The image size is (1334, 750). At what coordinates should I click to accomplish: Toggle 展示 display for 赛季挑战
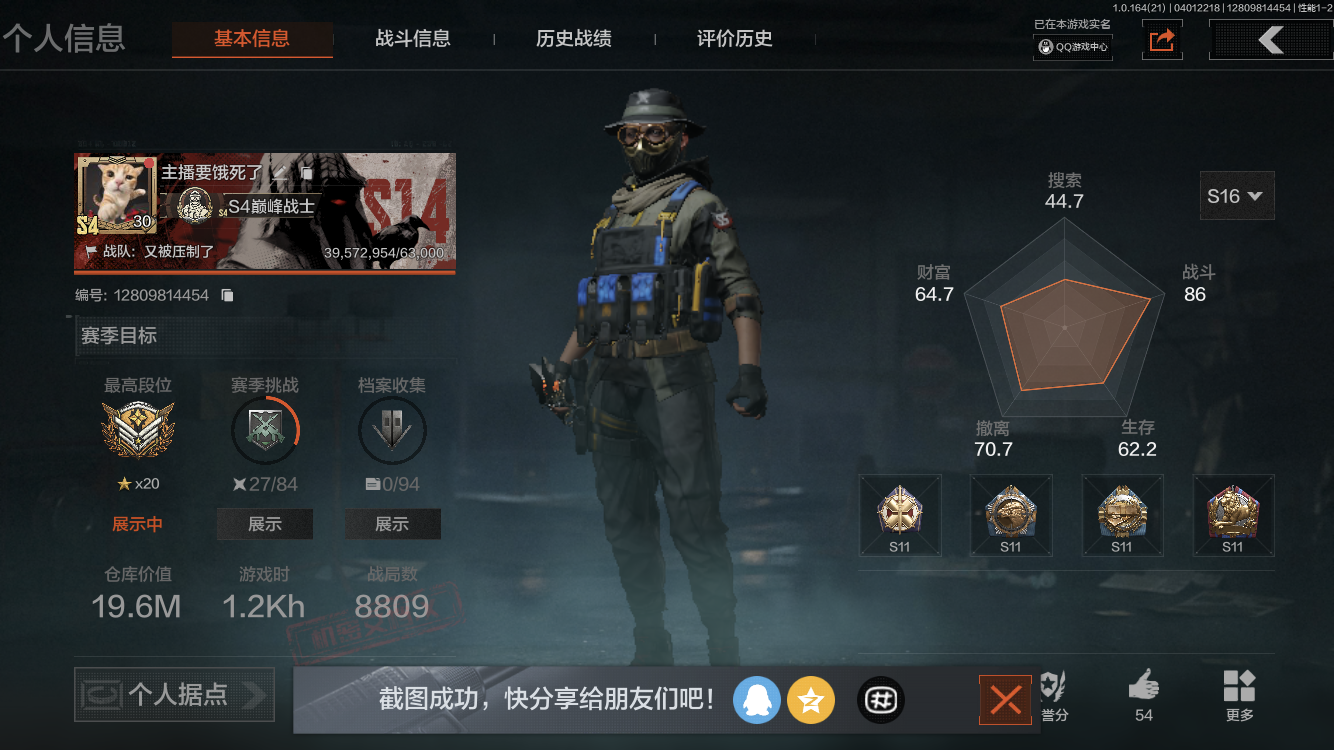(x=265, y=523)
